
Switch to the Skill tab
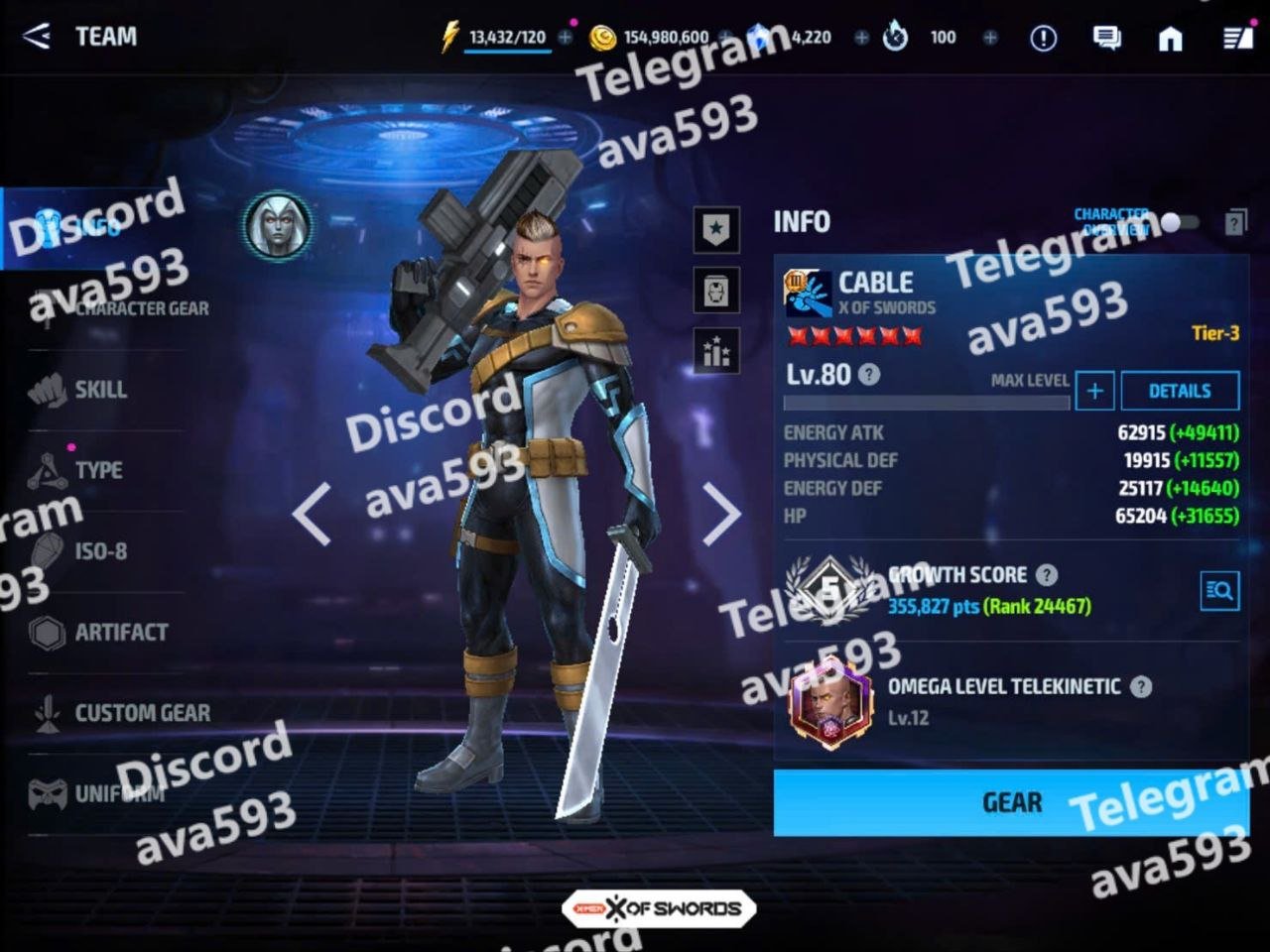tap(100, 390)
